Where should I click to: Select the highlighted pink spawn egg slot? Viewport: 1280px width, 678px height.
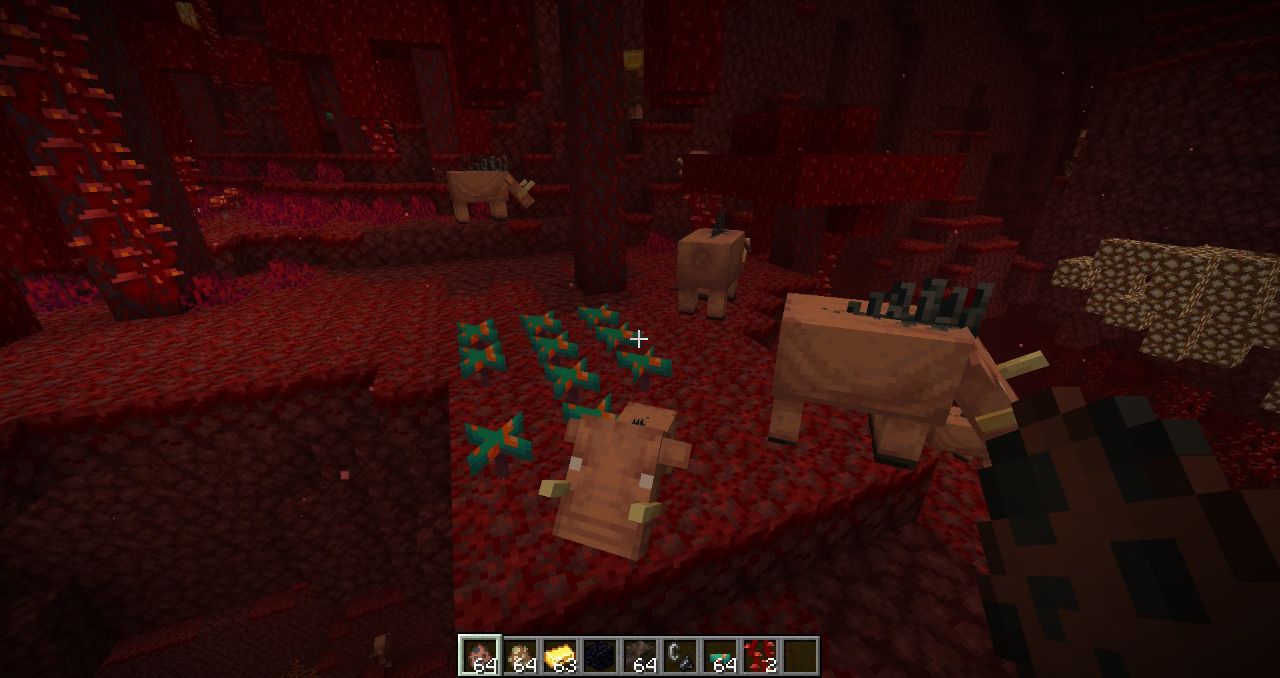click(x=478, y=656)
